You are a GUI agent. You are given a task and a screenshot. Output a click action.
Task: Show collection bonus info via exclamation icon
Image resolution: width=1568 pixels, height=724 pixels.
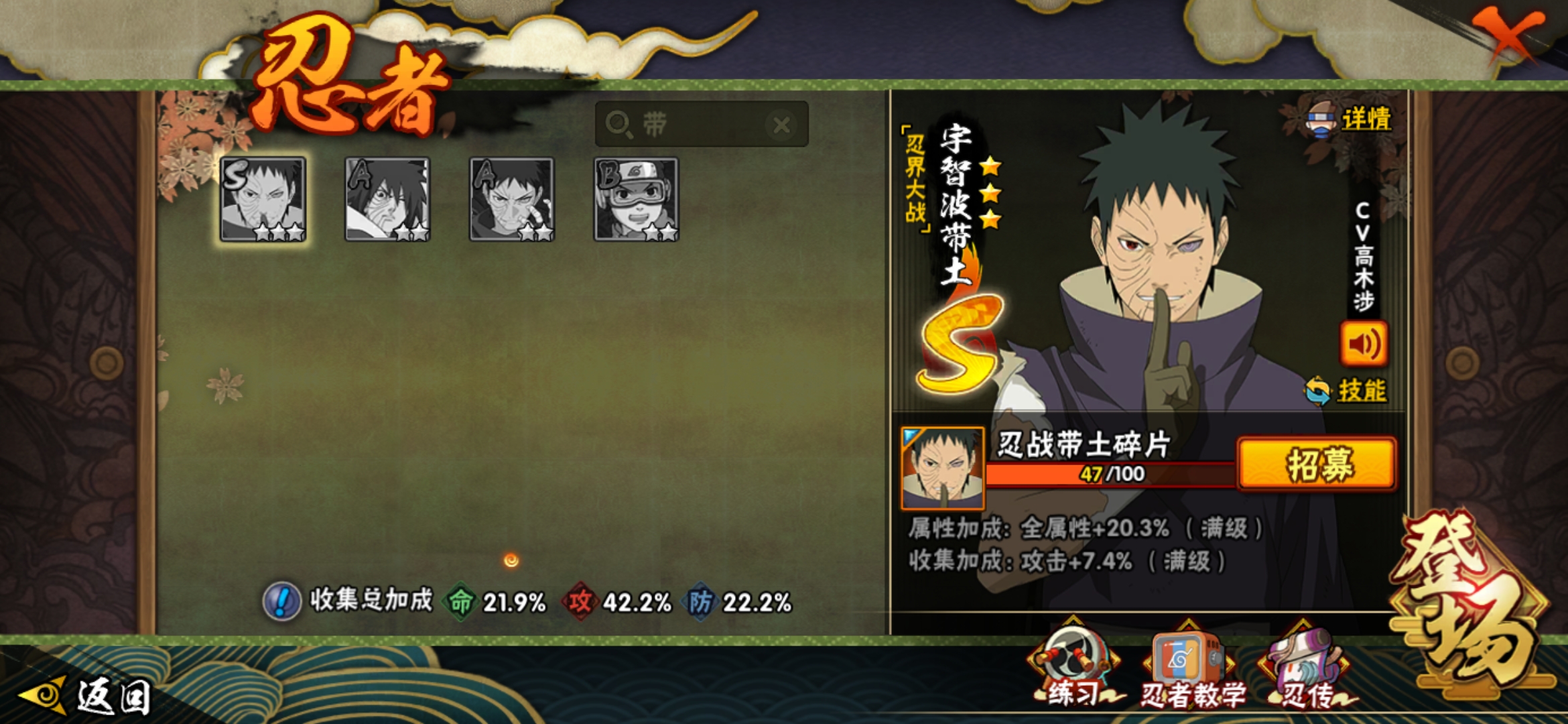(x=282, y=601)
